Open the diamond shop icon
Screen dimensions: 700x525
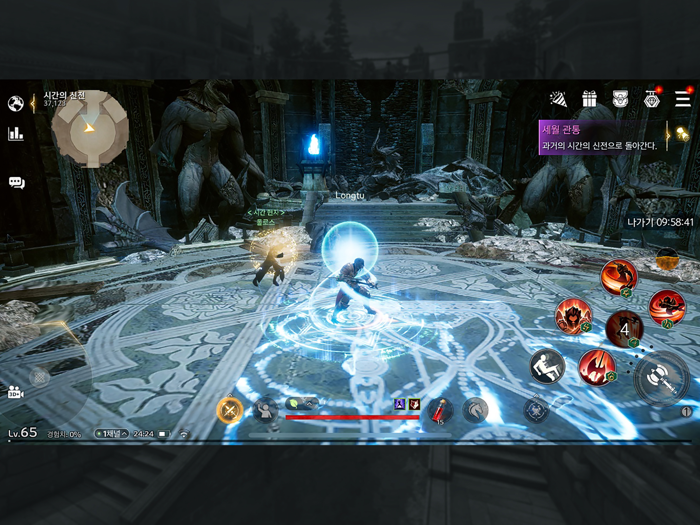pyautogui.click(x=651, y=99)
